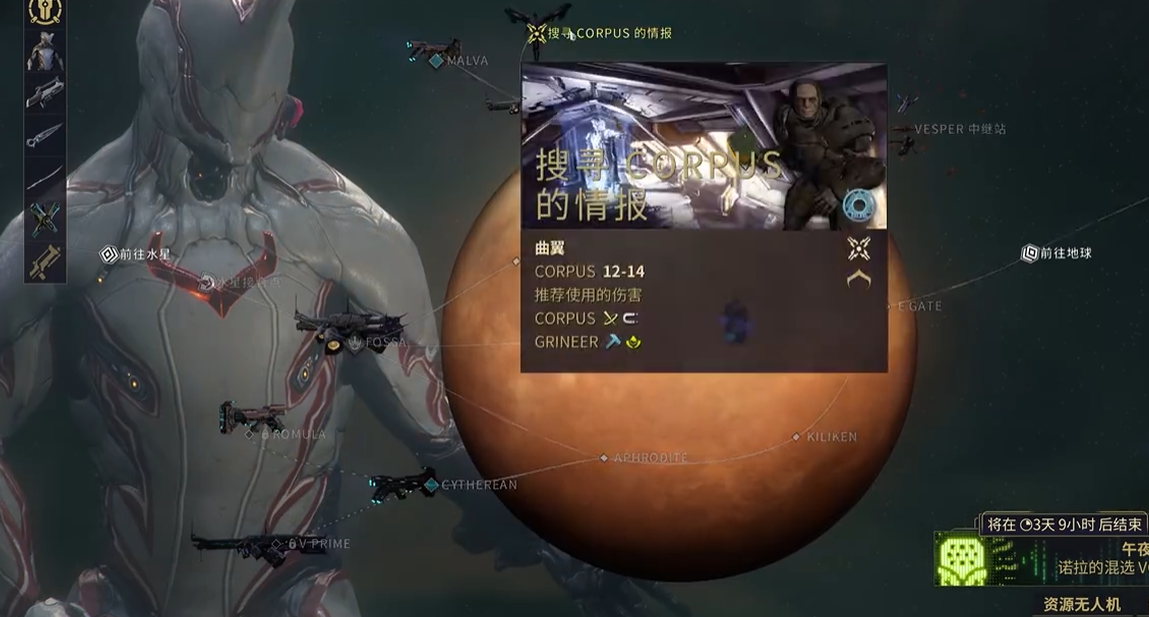Viewport: 1149px width, 617px height.
Task: Travel to Earth via 前往地球
Action: [x=1030, y=254]
